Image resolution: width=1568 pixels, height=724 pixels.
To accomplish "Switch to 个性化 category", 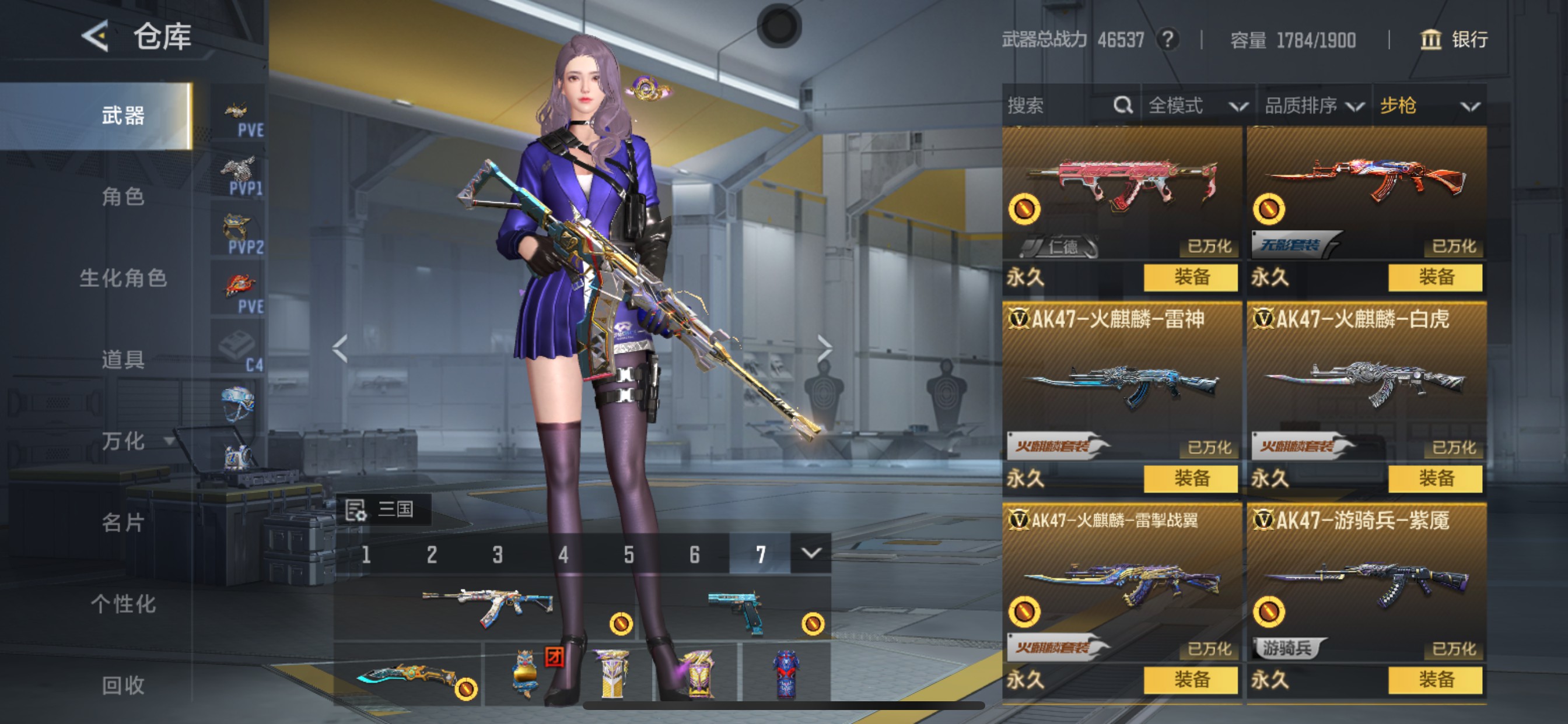I will pyautogui.click(x=123, y=604).
